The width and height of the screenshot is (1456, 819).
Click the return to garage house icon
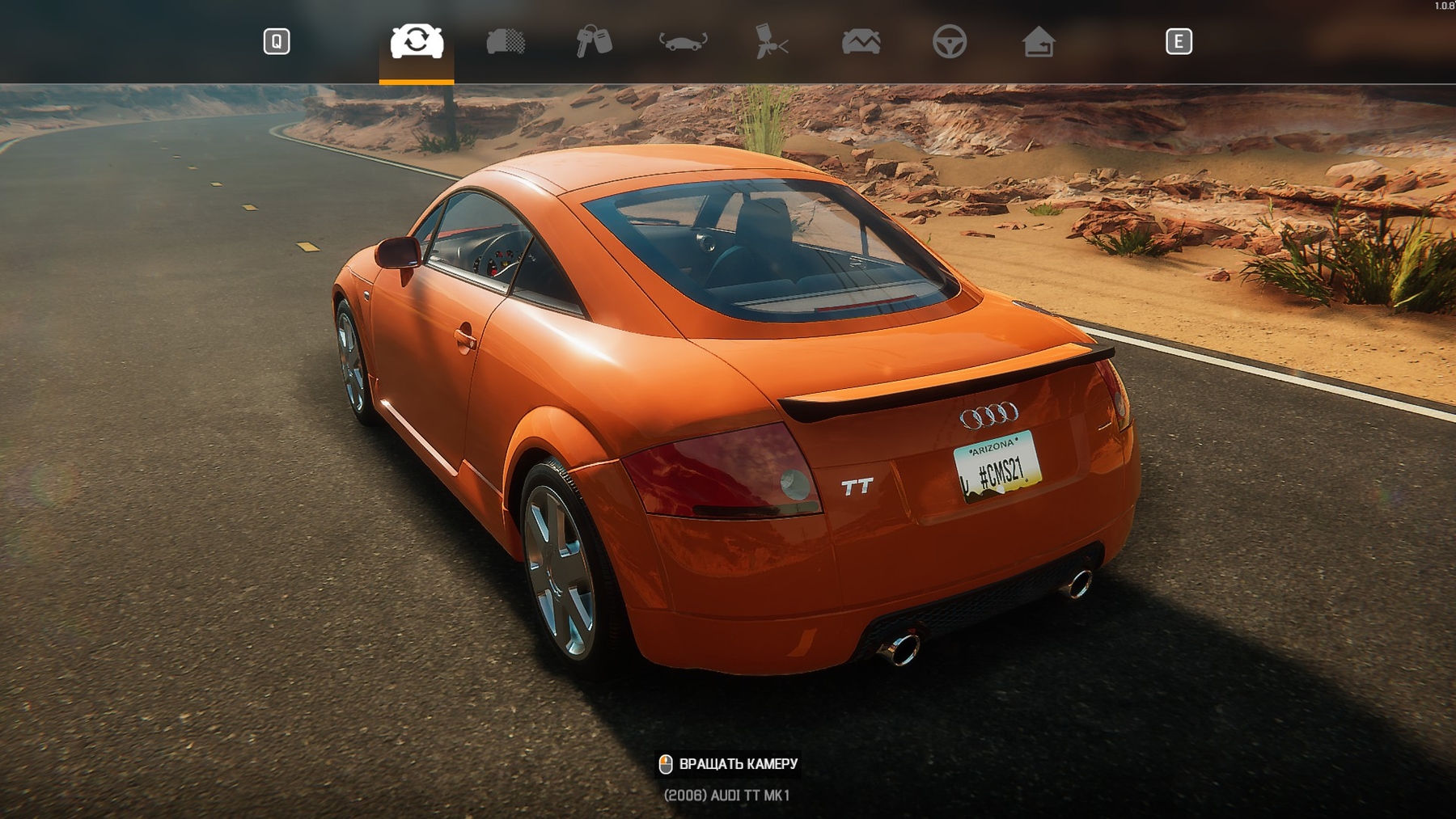click(x=1039, y=41)
